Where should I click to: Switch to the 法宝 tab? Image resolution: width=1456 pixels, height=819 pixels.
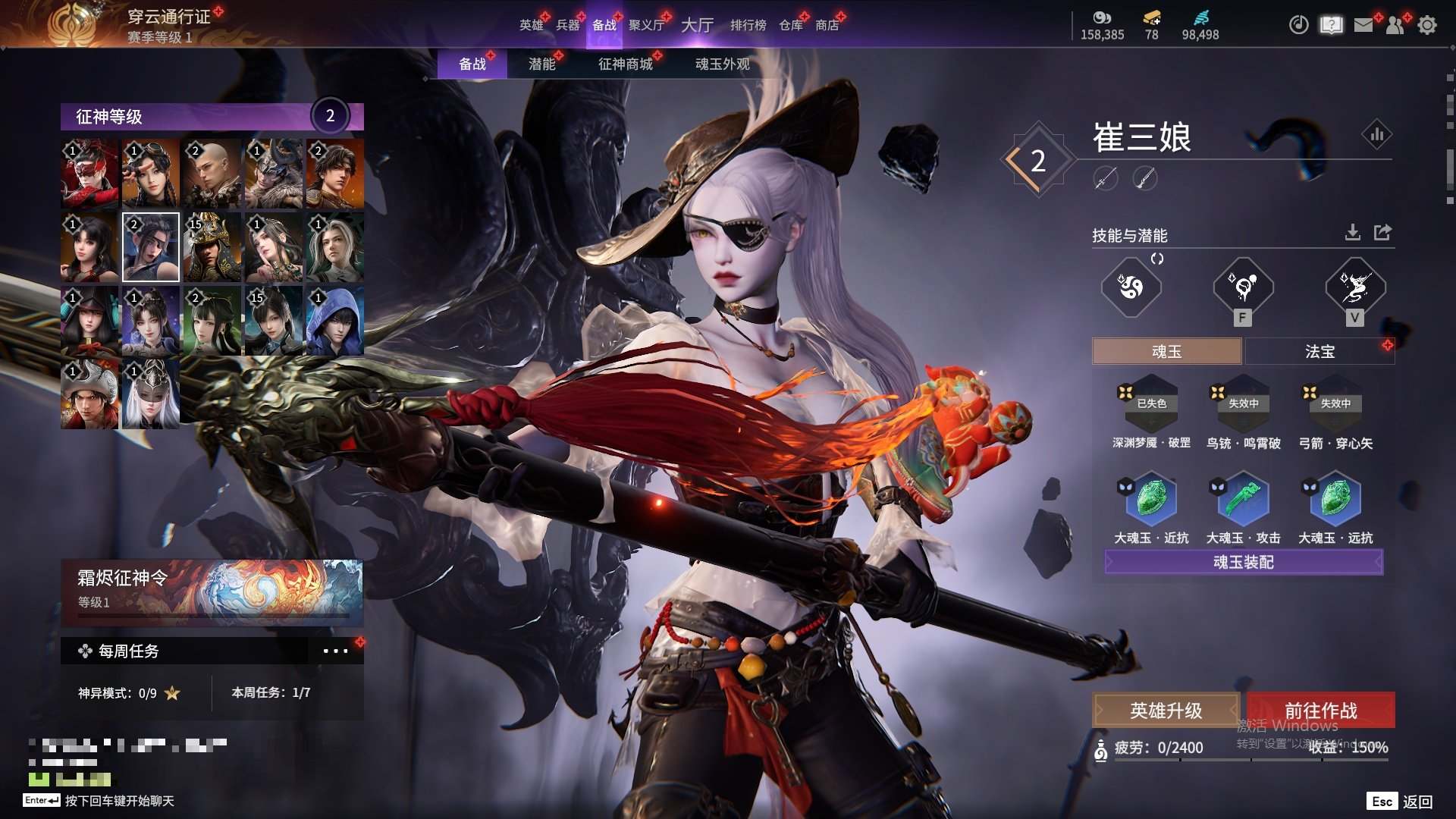pyautogui.click(x=1319, y=352)
